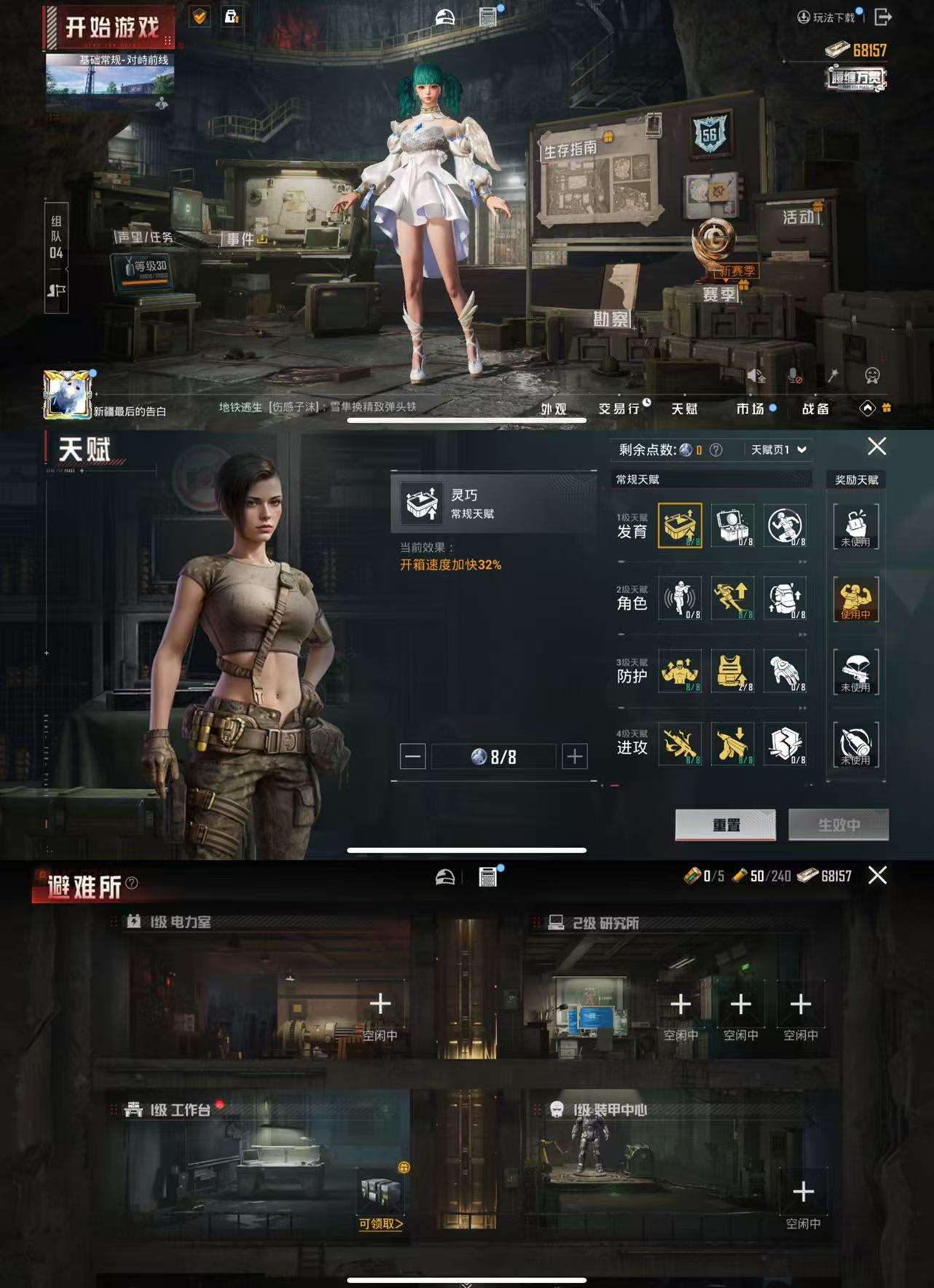
Task: Close the 天赋 talent screen
Action: click(876, 447)
